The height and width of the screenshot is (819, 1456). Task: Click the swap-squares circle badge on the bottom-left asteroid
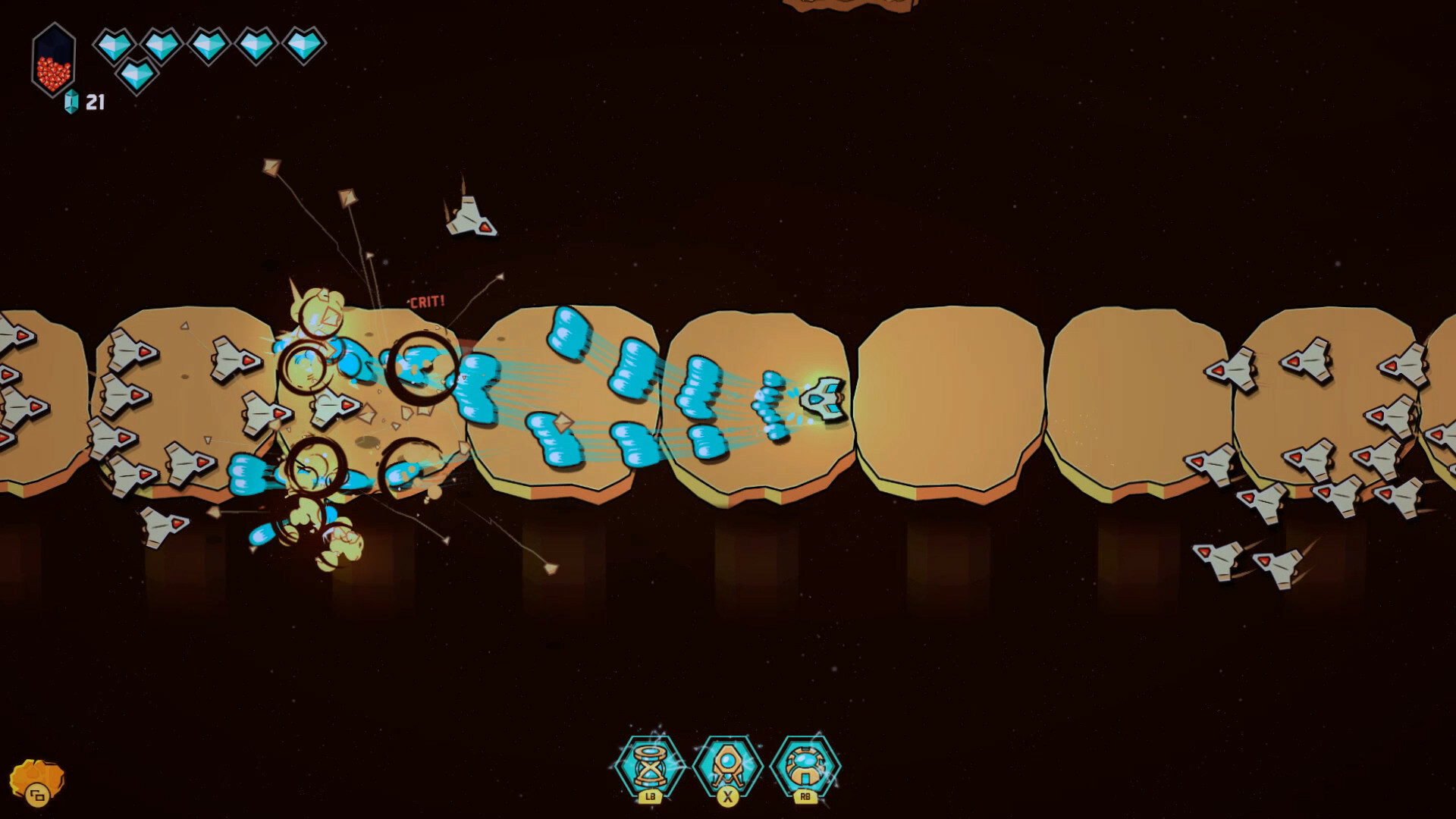tap(36, 795)
